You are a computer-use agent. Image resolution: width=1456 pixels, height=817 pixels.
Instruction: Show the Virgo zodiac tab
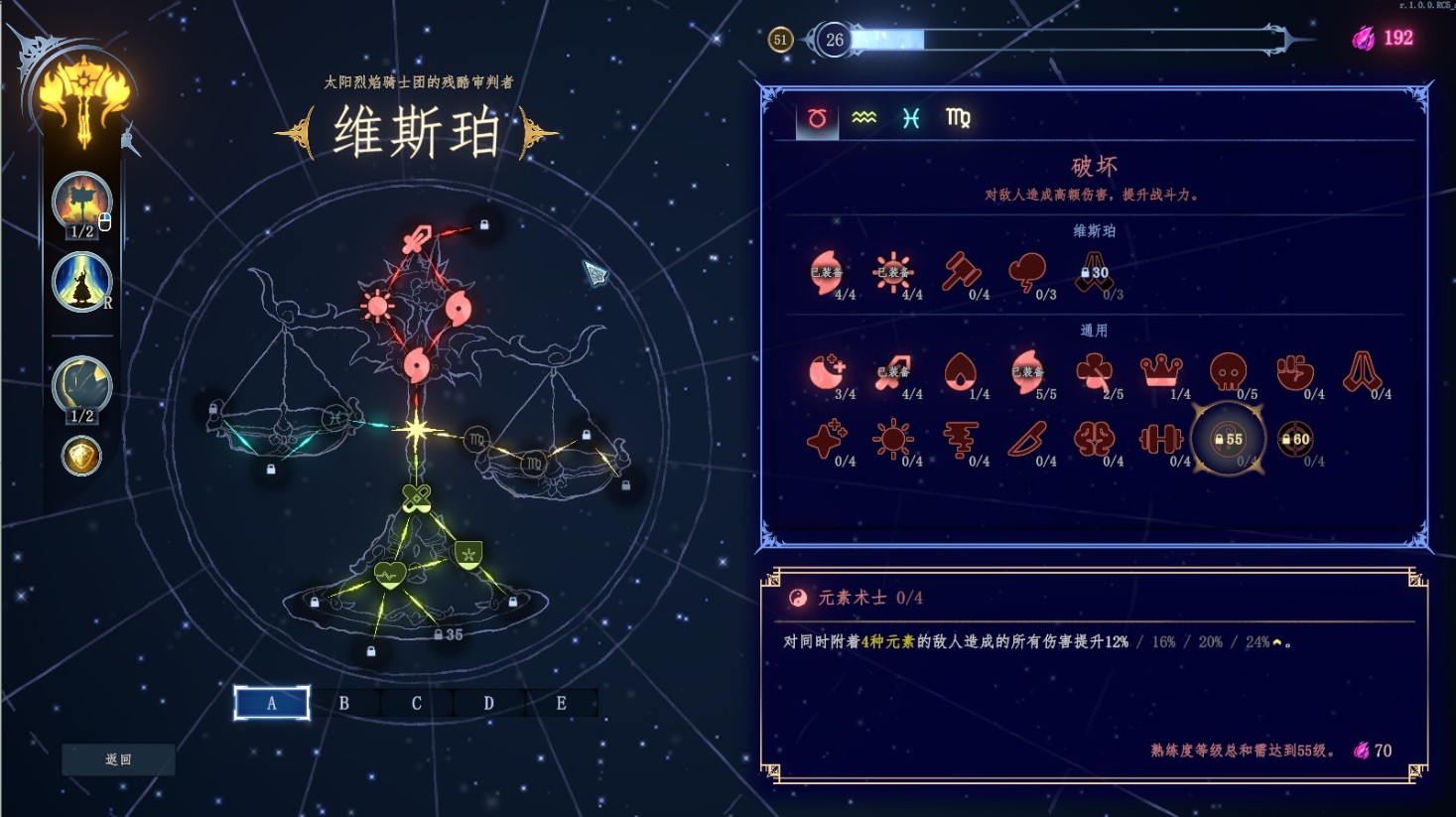point(958,119)
